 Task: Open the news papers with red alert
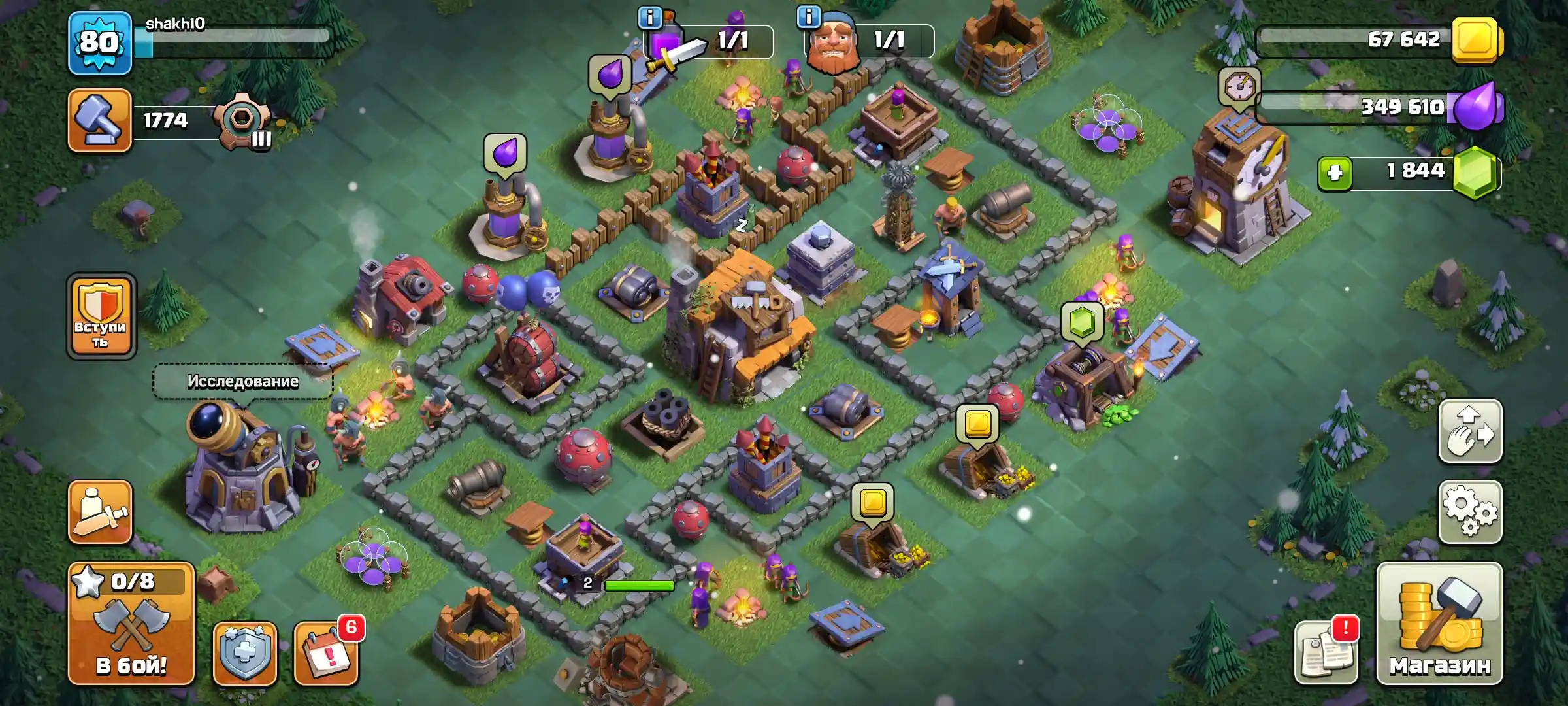coord(1326,652)
